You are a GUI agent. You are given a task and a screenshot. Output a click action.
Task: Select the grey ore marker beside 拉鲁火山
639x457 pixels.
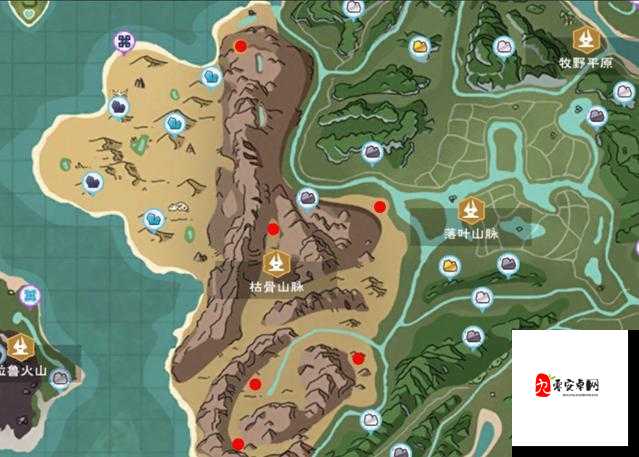(61, 378)
